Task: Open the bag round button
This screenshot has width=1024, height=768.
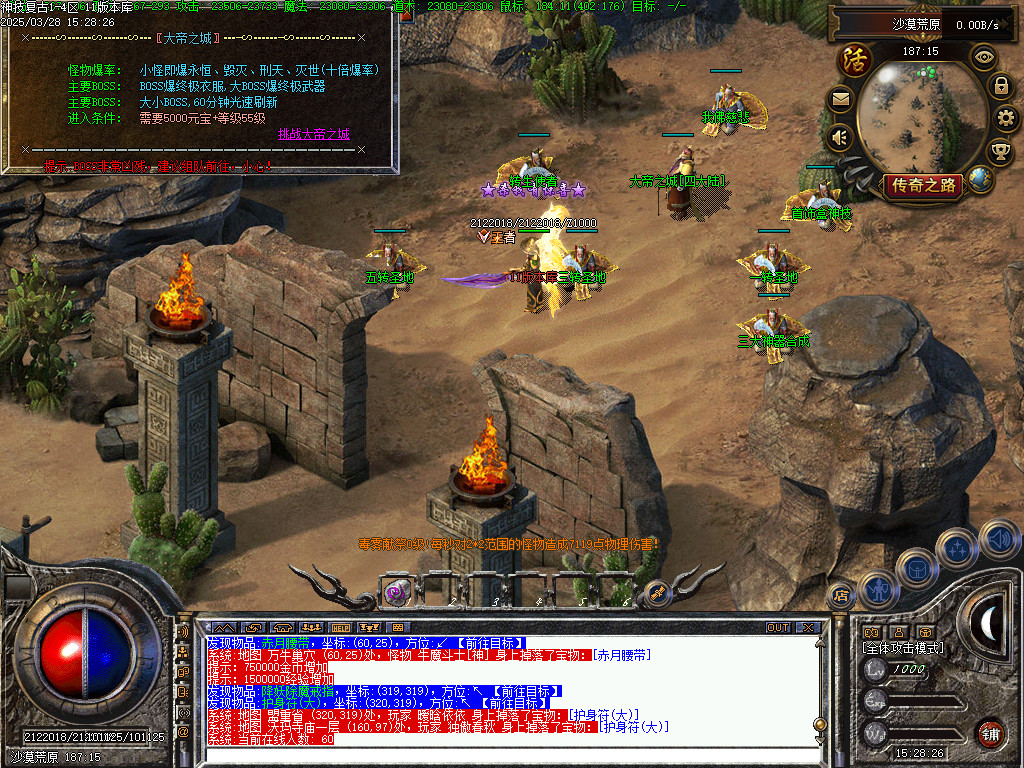Action: (917, 569)
